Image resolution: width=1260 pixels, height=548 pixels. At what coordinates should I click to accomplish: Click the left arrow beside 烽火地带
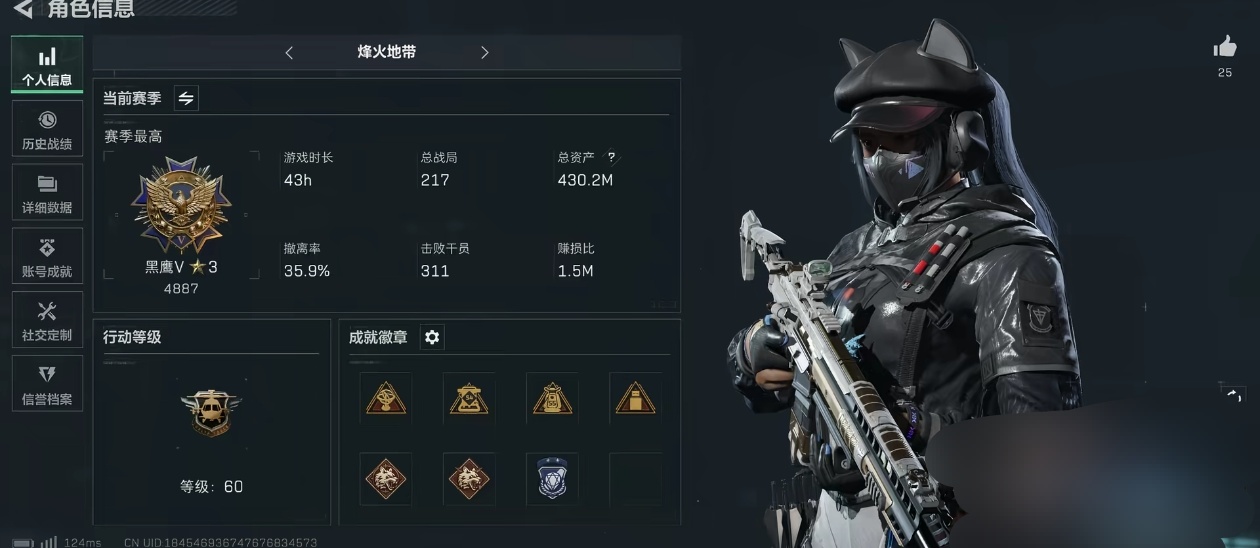click(289, 53)
